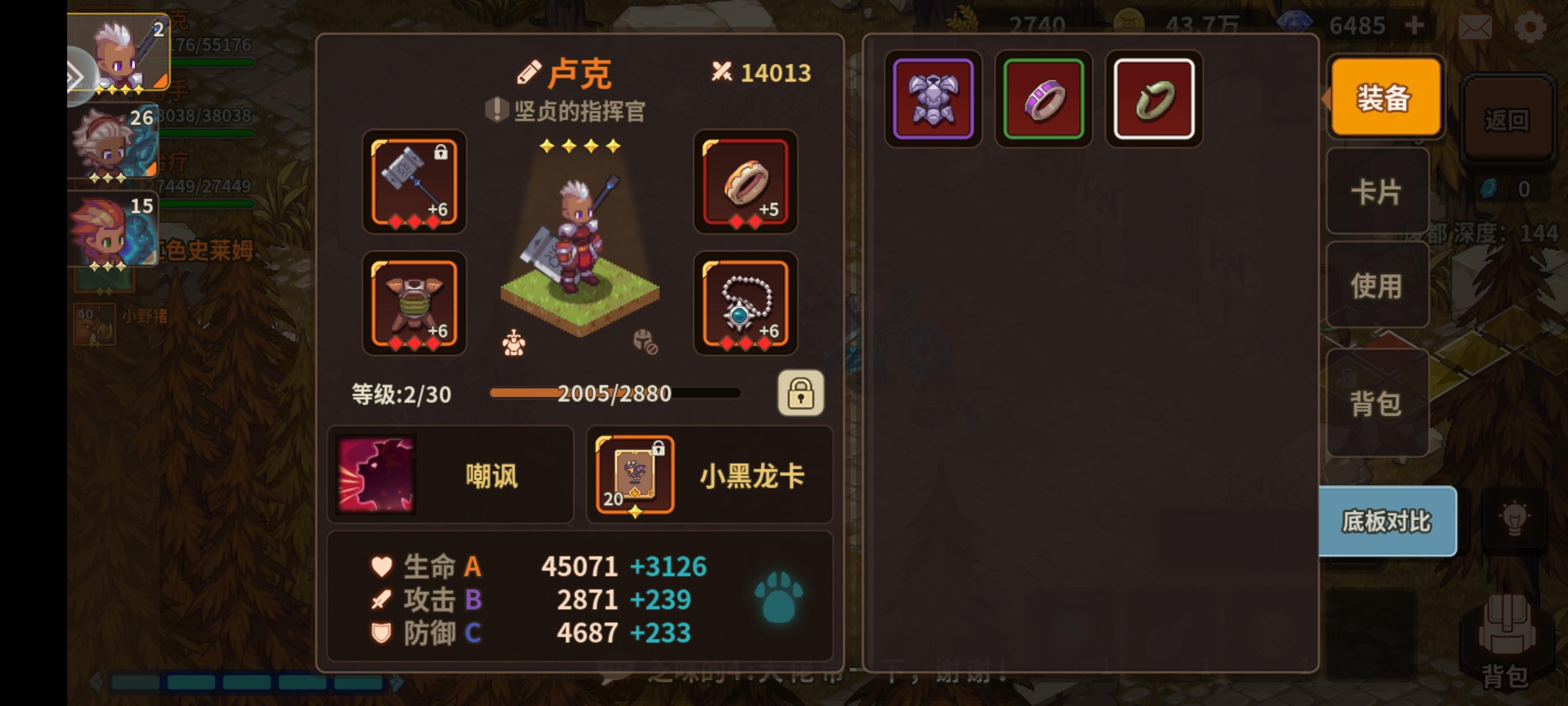Open the purple armor item in comparison panel

[933, 100]
